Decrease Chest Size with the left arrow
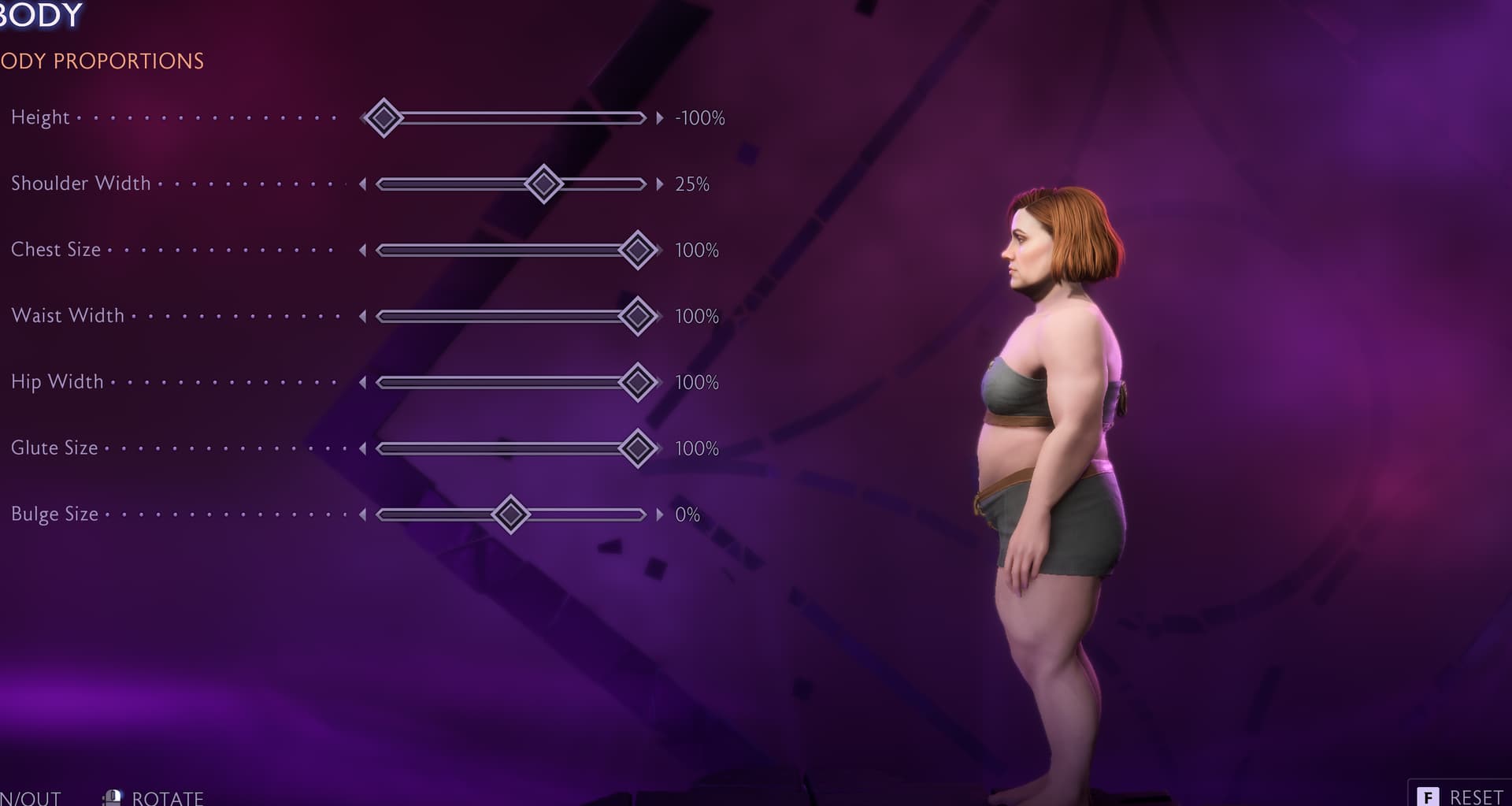Viewport: 1512px width, 806px height. click(362, 251)
